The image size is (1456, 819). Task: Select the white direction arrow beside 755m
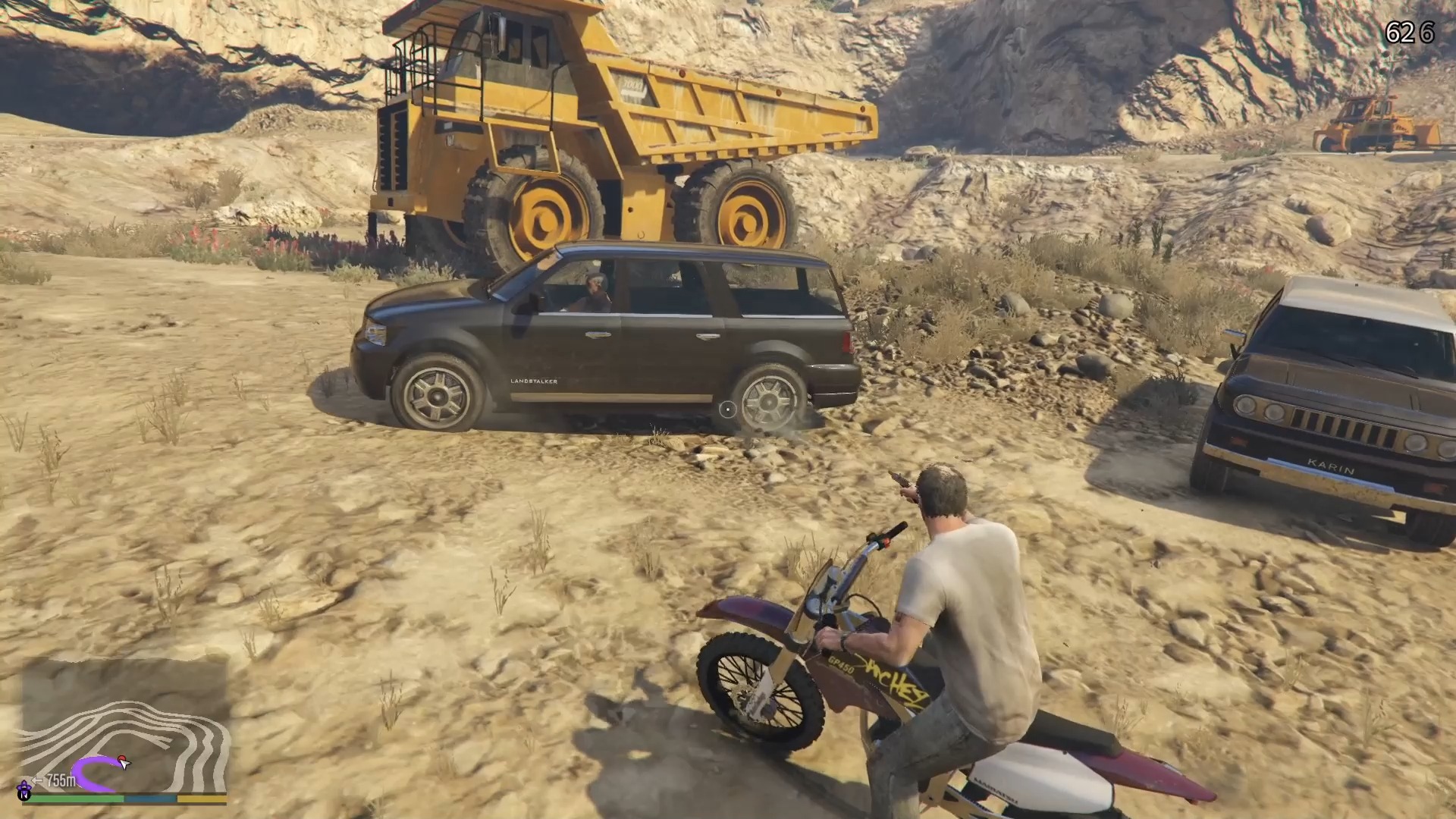38,780
